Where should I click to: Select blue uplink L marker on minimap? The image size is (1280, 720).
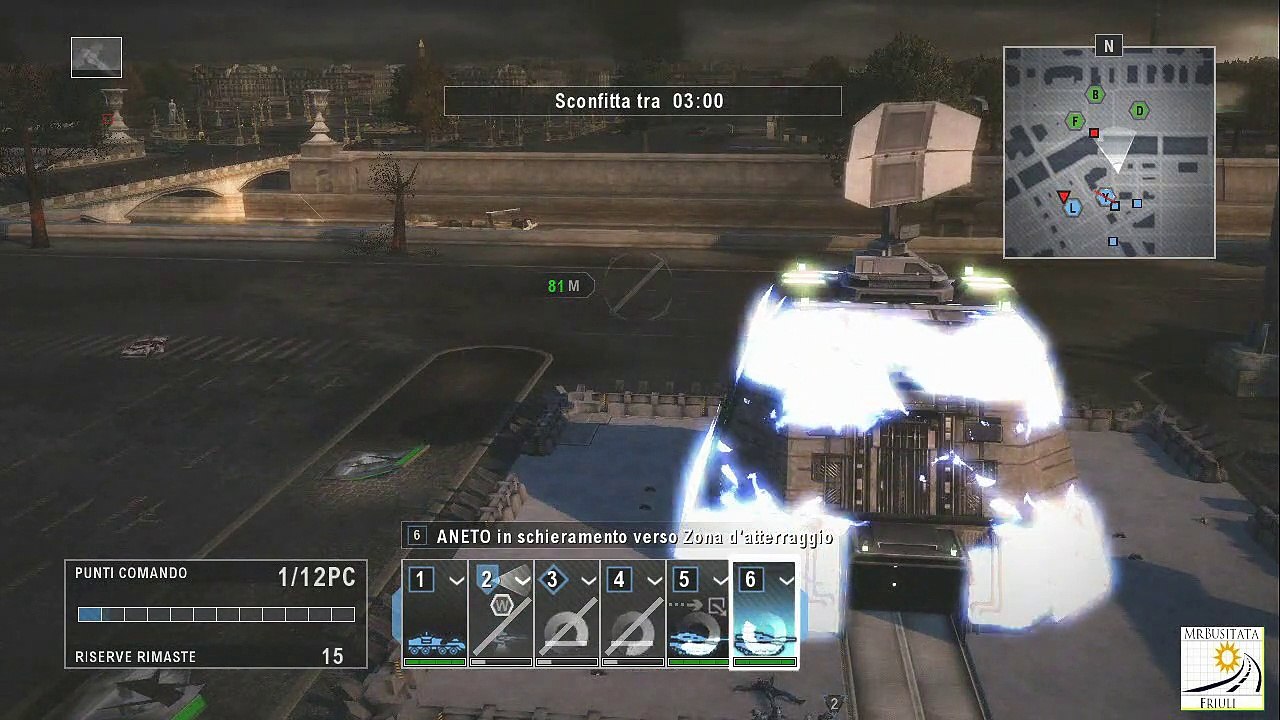click(1073, 208)
